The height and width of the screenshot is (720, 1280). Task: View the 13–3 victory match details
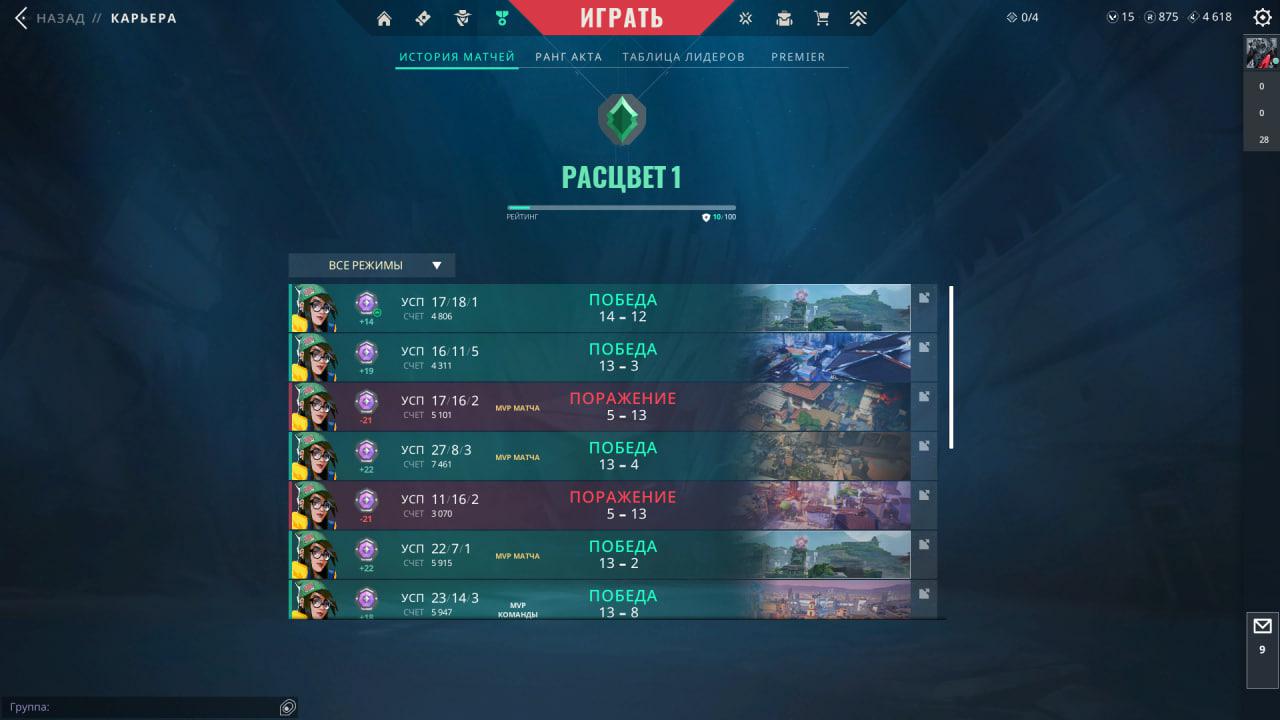click(x=600, y=357)
